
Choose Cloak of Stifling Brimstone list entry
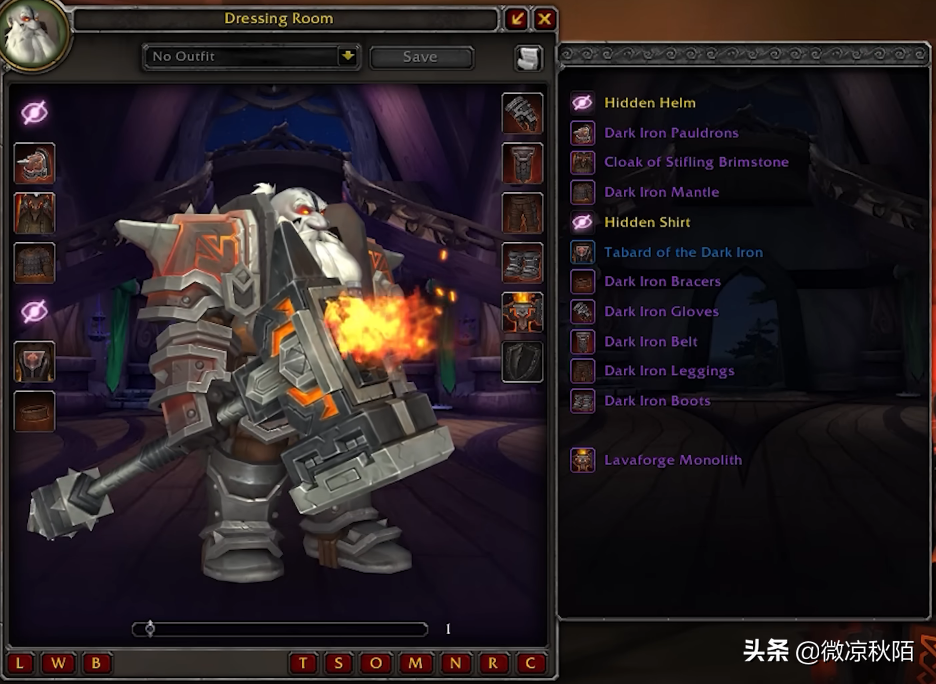[x=696, y=162]
